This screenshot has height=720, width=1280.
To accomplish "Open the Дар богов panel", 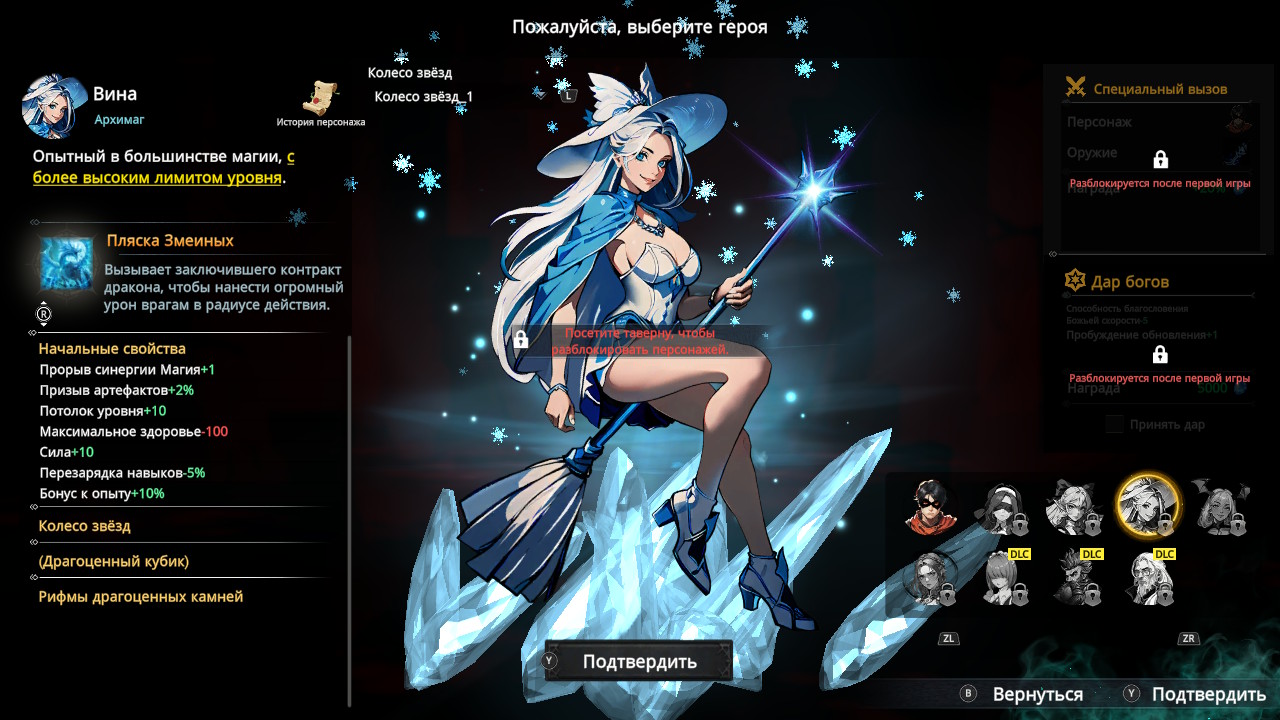I will (x=1130, y=282).
